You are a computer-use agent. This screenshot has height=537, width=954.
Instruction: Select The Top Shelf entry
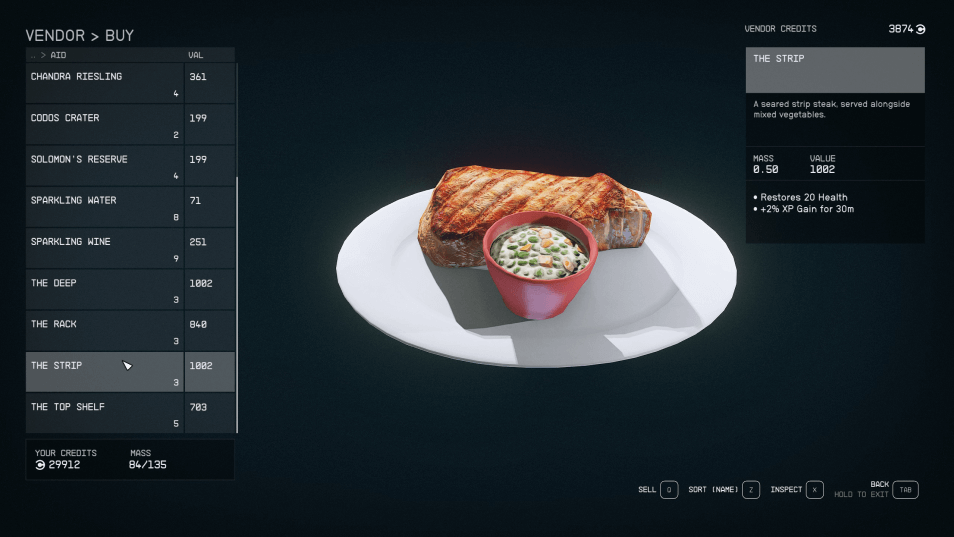click(x=105, y=413)
